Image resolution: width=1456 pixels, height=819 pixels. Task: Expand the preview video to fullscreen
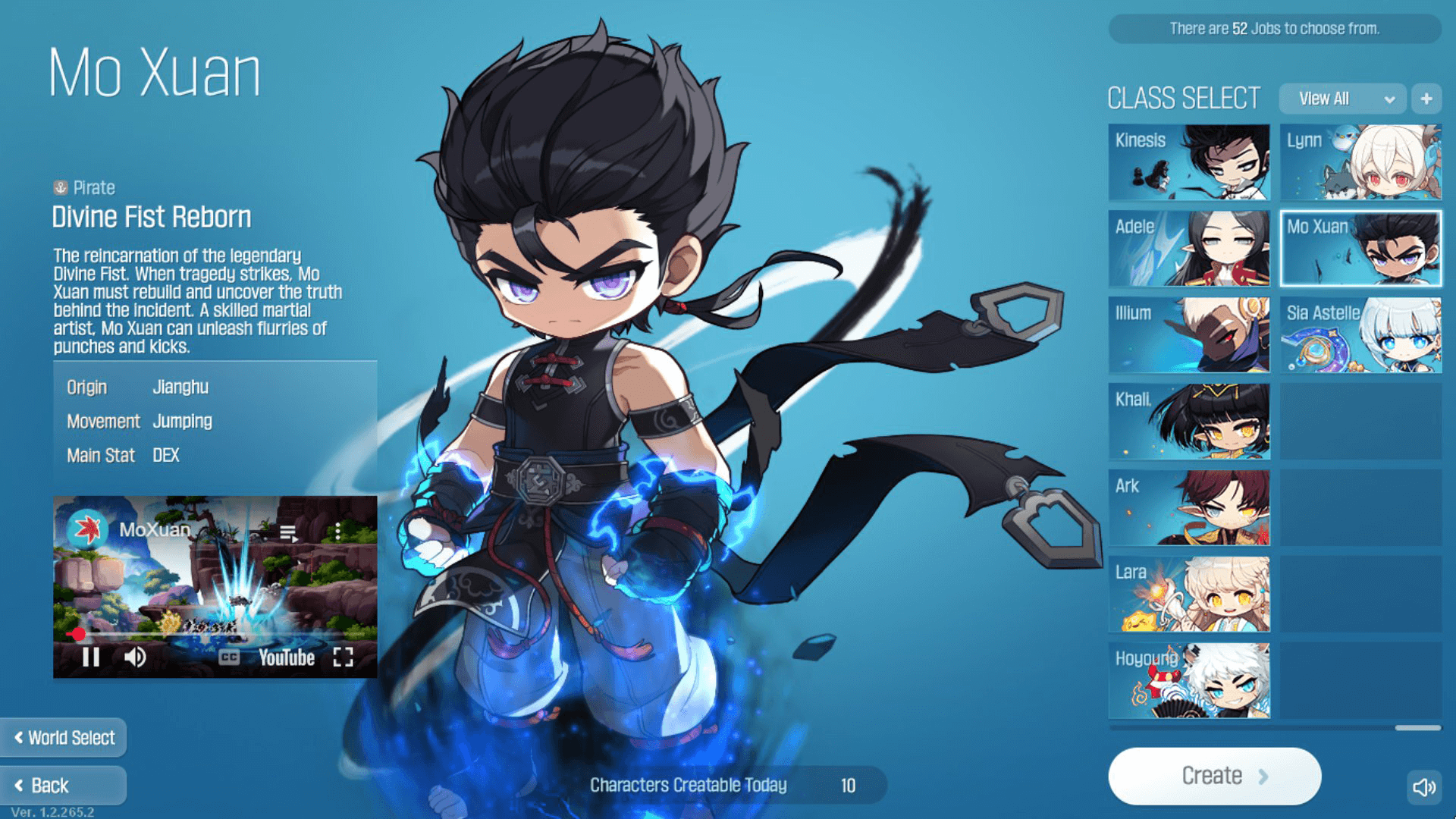pyautogui.click(x=343, y=657)
